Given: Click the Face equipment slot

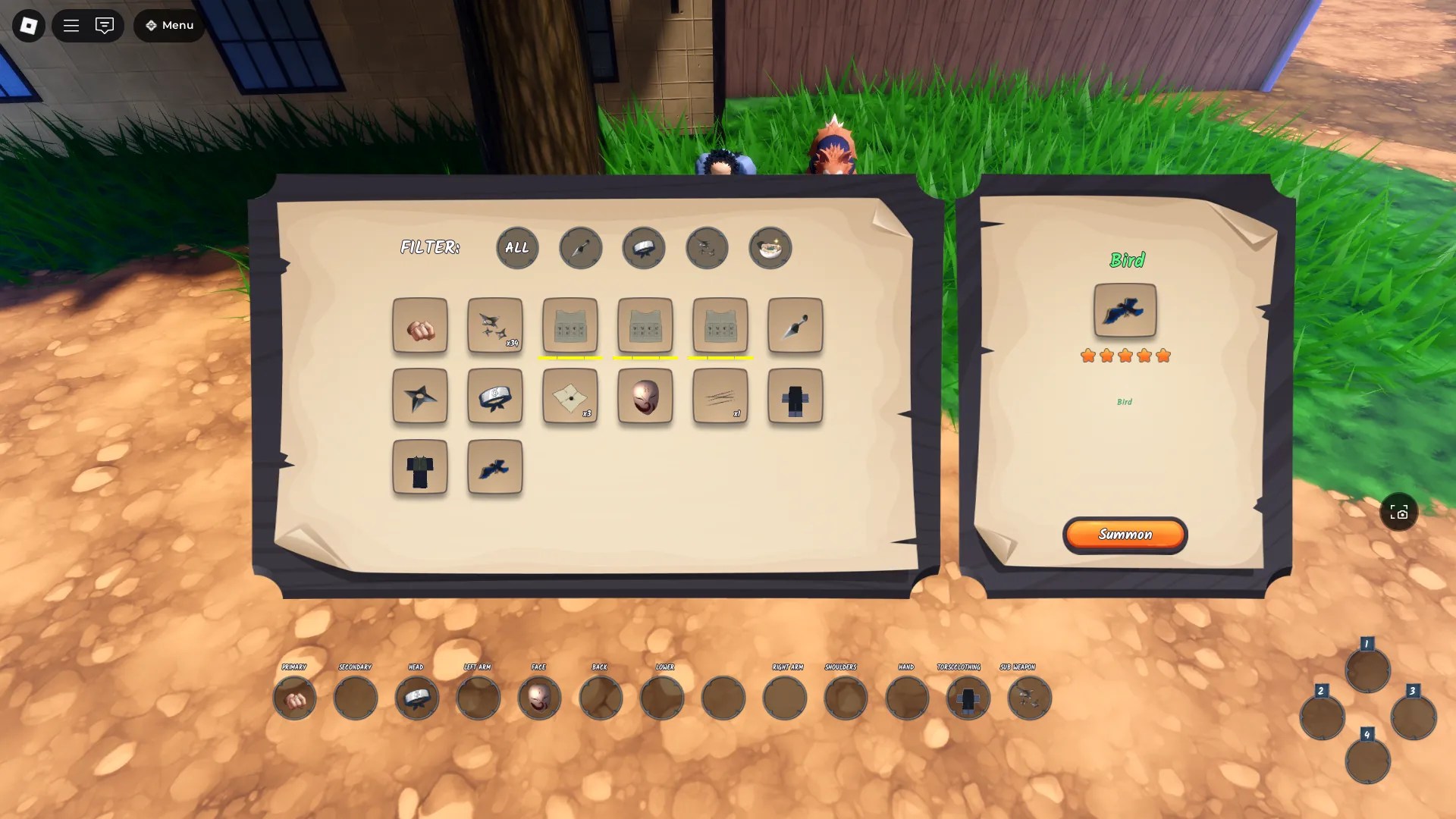Looking at the screenshot, I should pos(539,698).
